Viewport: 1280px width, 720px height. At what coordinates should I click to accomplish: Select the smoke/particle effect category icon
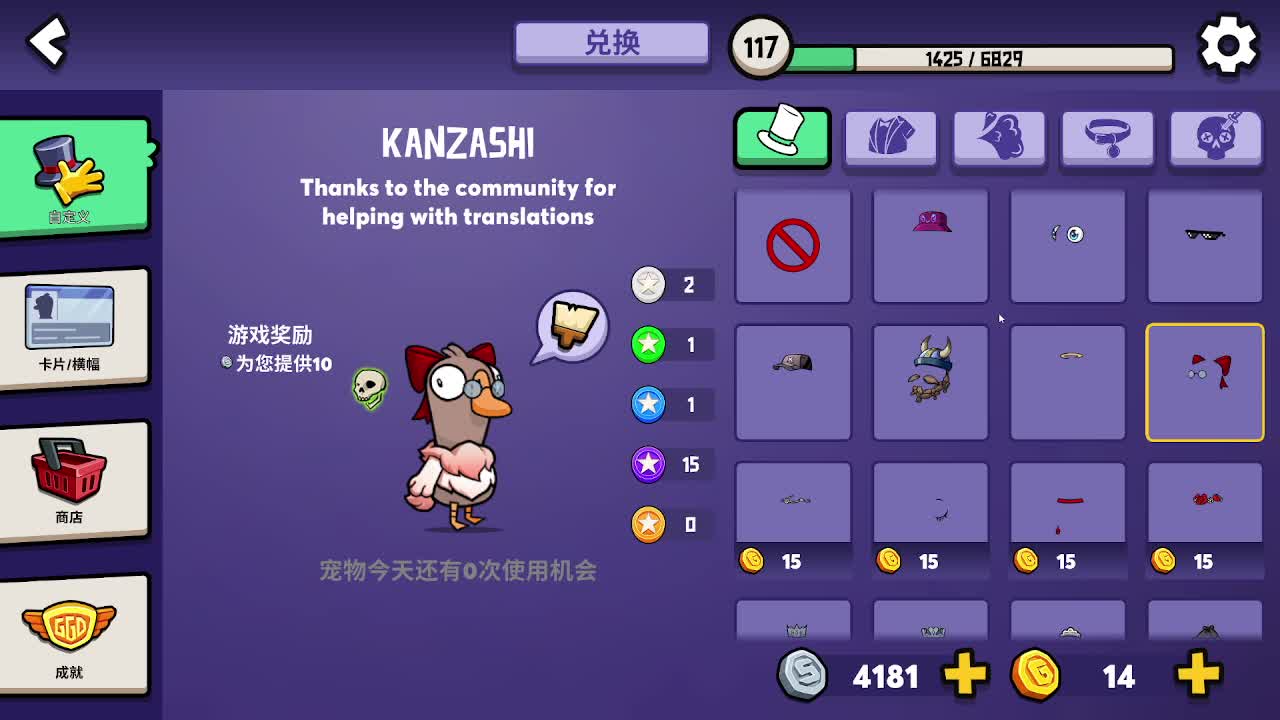[x=998, y=137]
